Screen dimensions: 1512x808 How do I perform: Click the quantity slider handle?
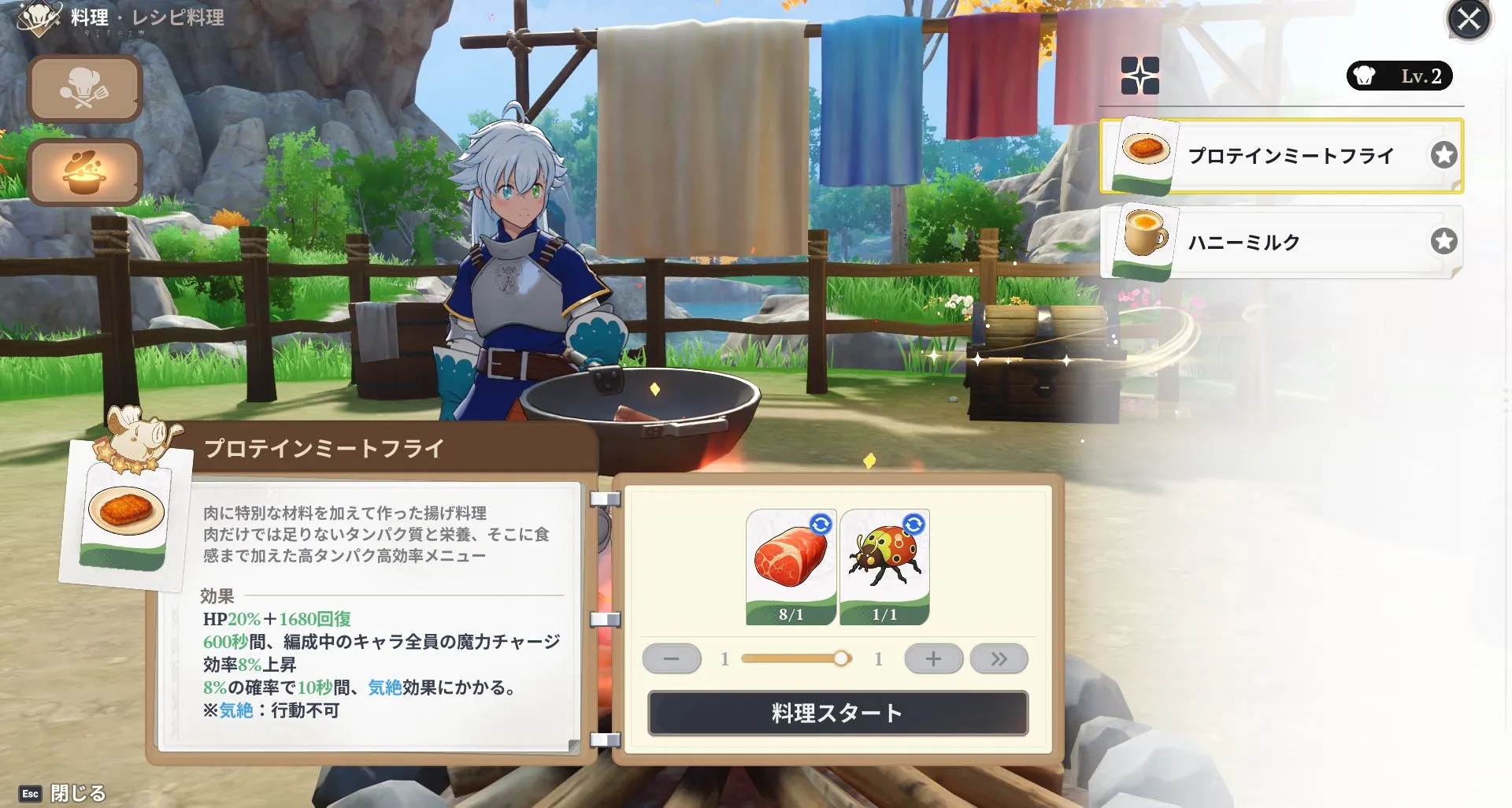[x=842, y=658]
